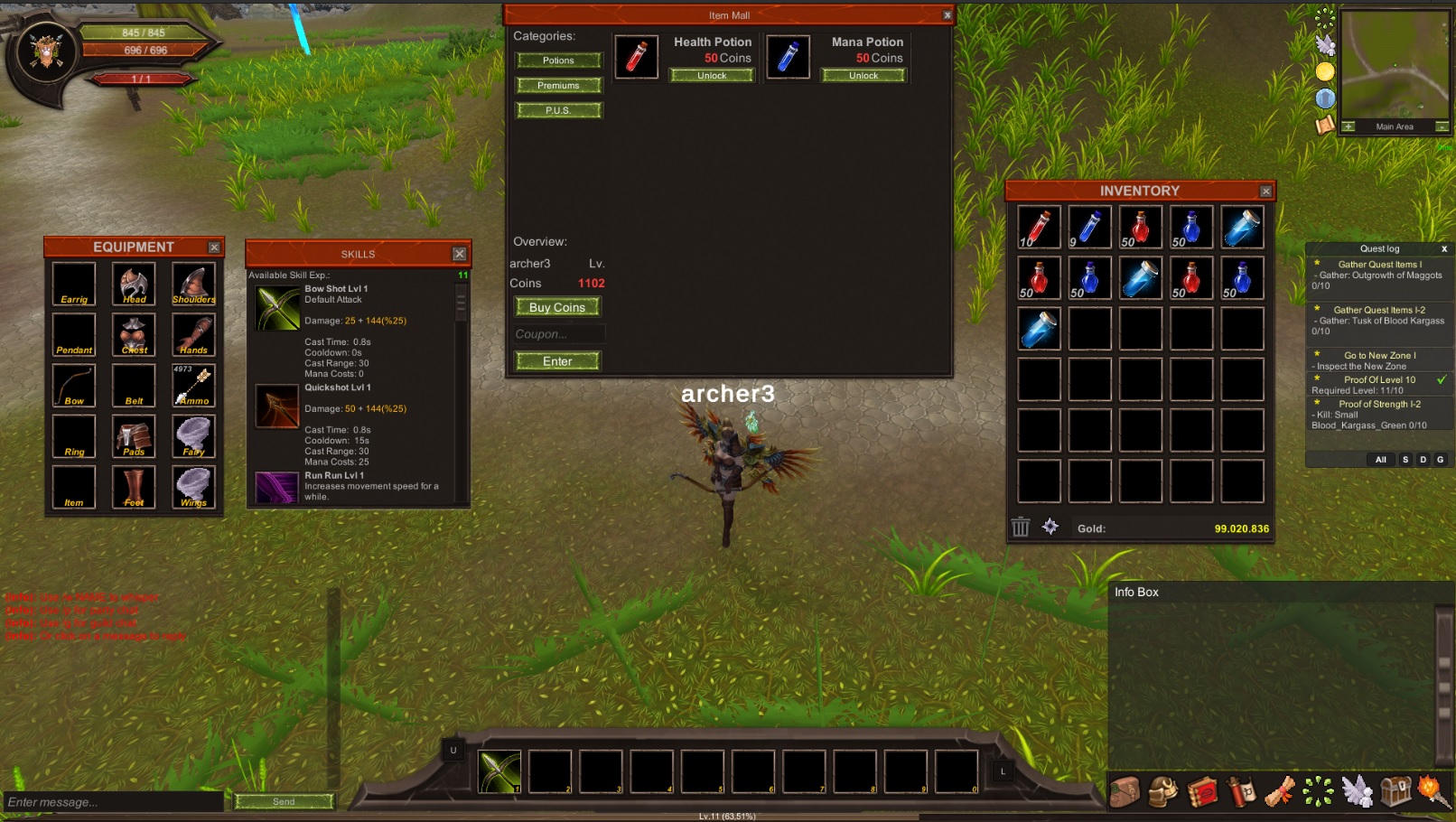Screen dimensions: 1456x822
Task: Submit the coupon with Enter button
Action: 557,361
